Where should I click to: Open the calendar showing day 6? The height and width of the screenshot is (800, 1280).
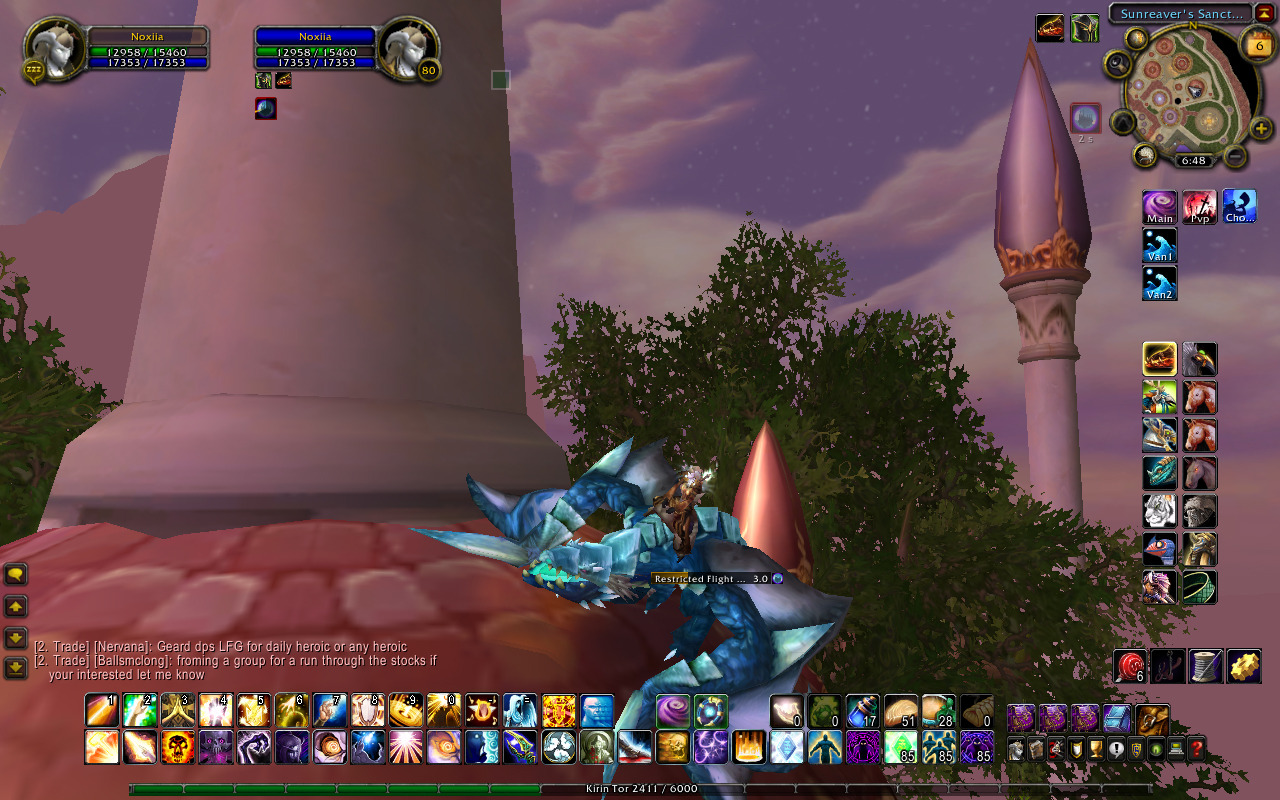(1257, 43)
